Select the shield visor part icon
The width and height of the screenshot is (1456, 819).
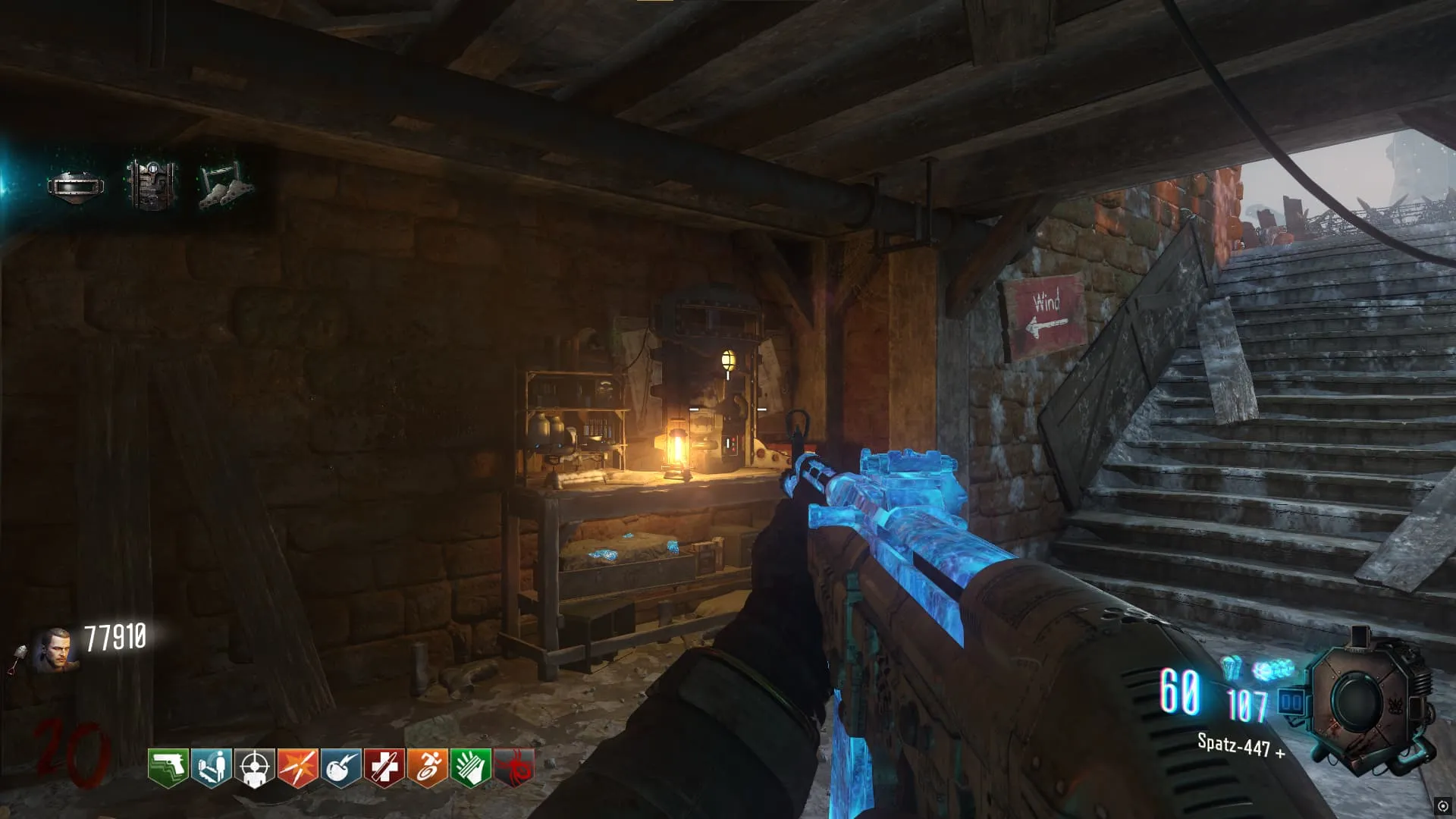point(76,186)
